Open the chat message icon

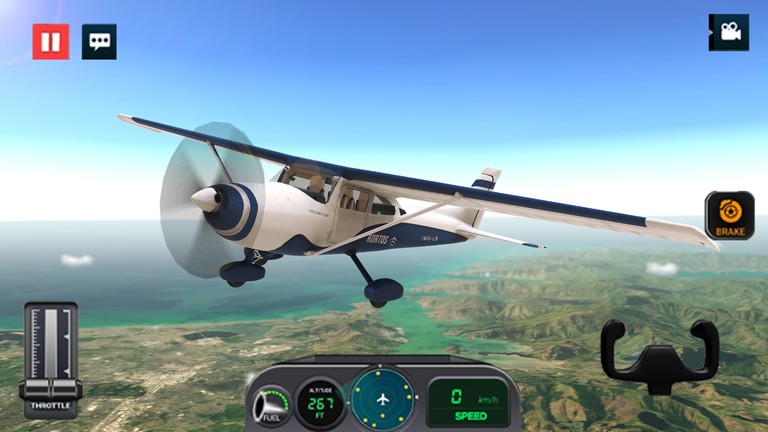point(99,42)
